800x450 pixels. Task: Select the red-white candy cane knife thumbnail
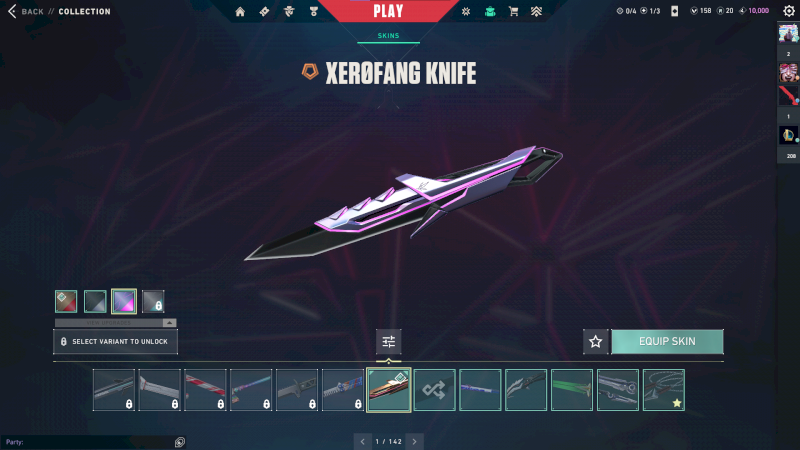tap(205, 390)
